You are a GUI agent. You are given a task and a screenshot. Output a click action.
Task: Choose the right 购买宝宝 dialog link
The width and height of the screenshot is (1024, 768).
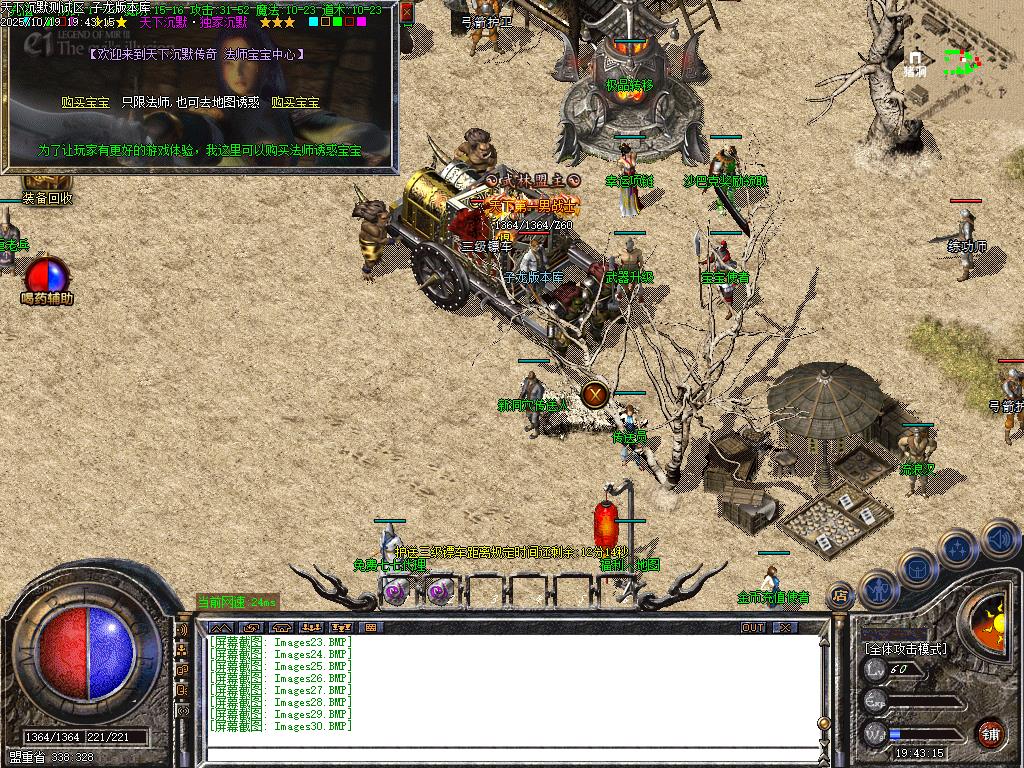point(295,102)
